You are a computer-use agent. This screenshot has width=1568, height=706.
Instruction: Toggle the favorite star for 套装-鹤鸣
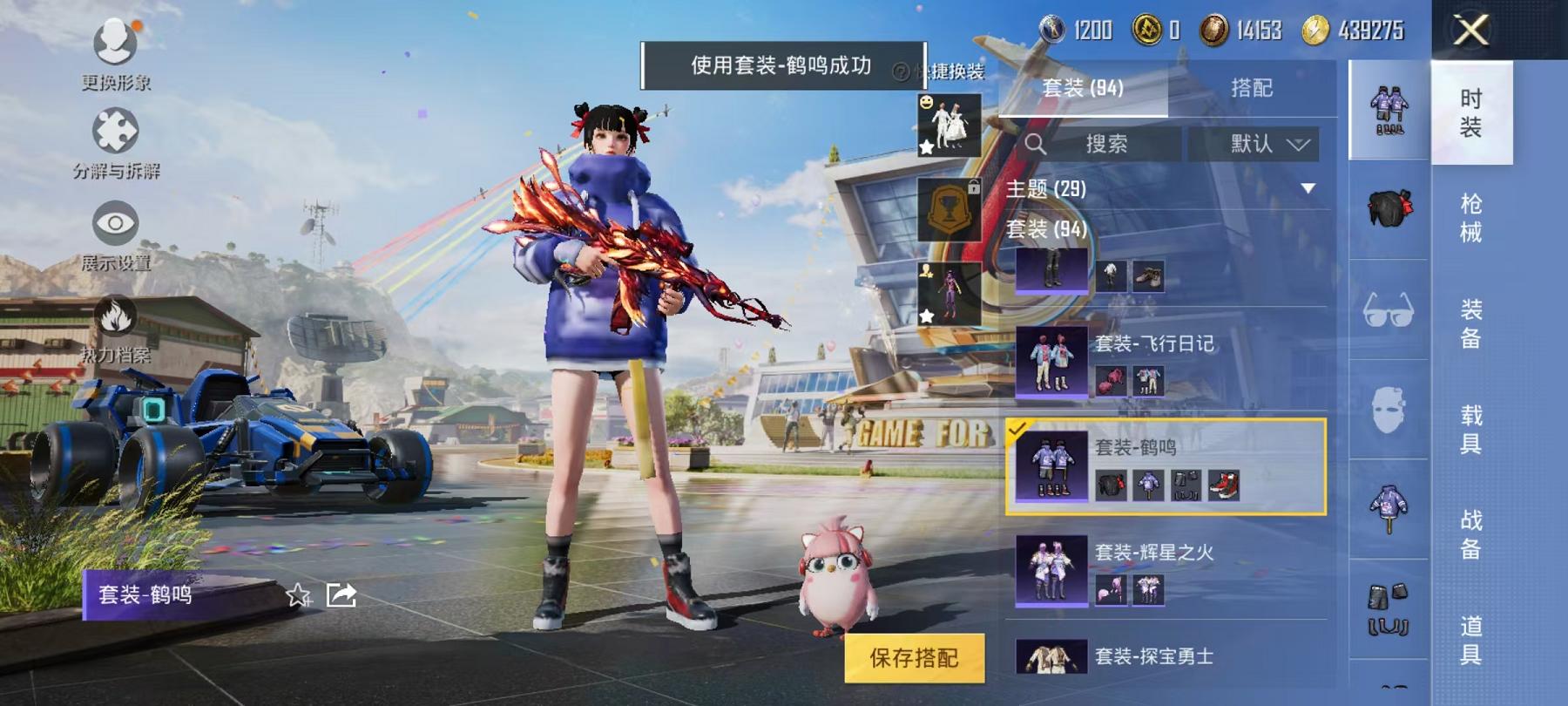pos(298,596)
